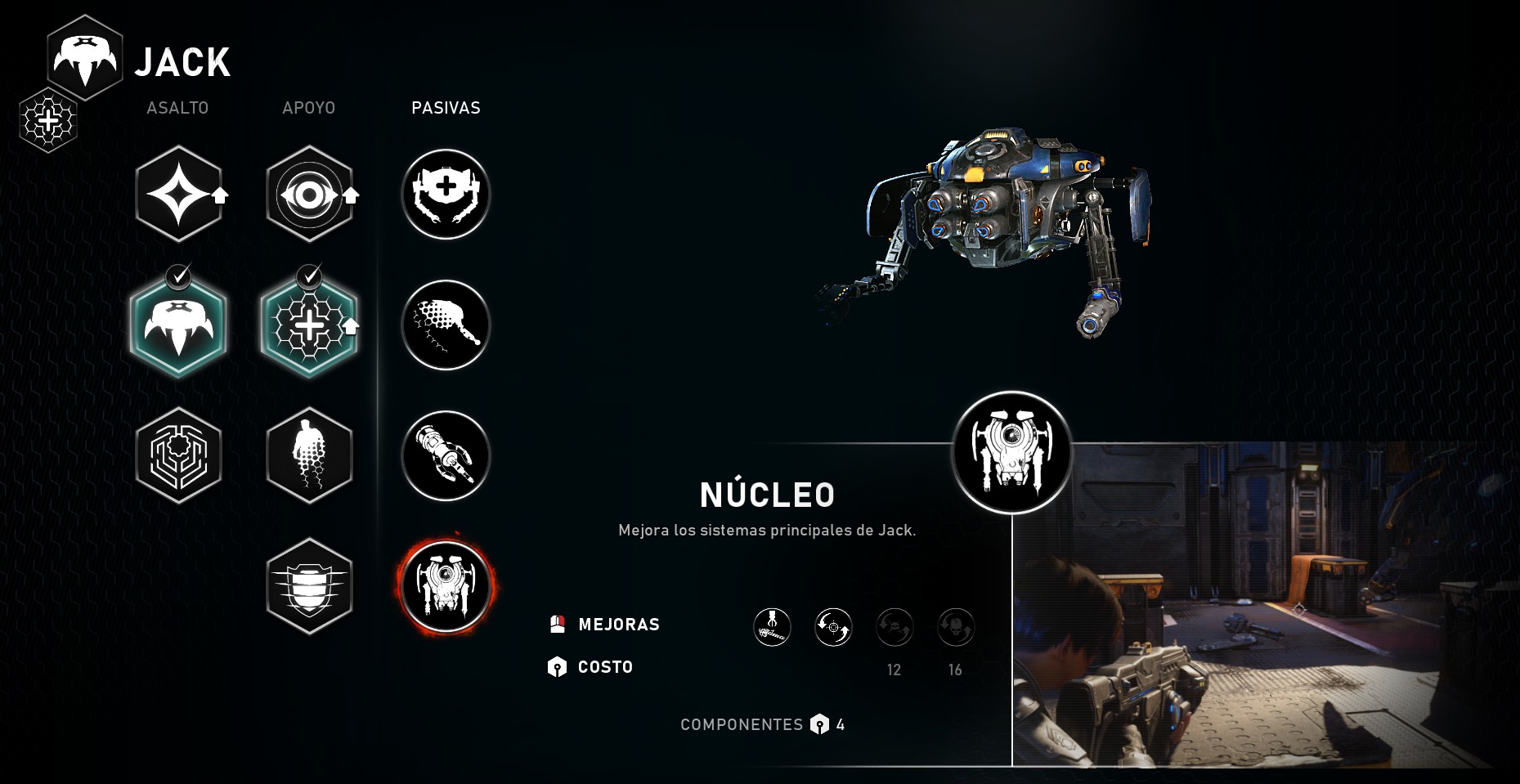This screenshot has height=784, width=1520.
Task: Open the maze-pattern assault ability
Action: [178, 455]
